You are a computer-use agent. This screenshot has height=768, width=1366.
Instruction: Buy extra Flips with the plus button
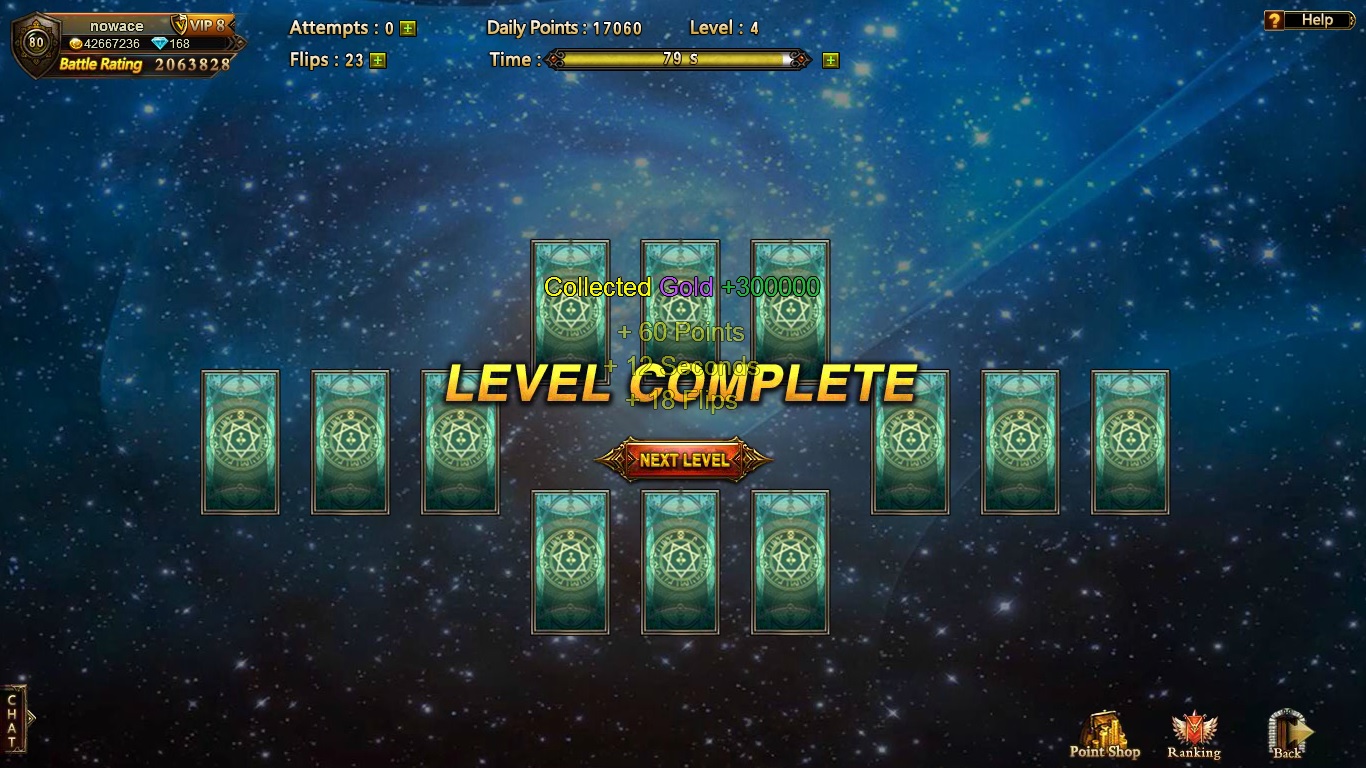[377, 60]
